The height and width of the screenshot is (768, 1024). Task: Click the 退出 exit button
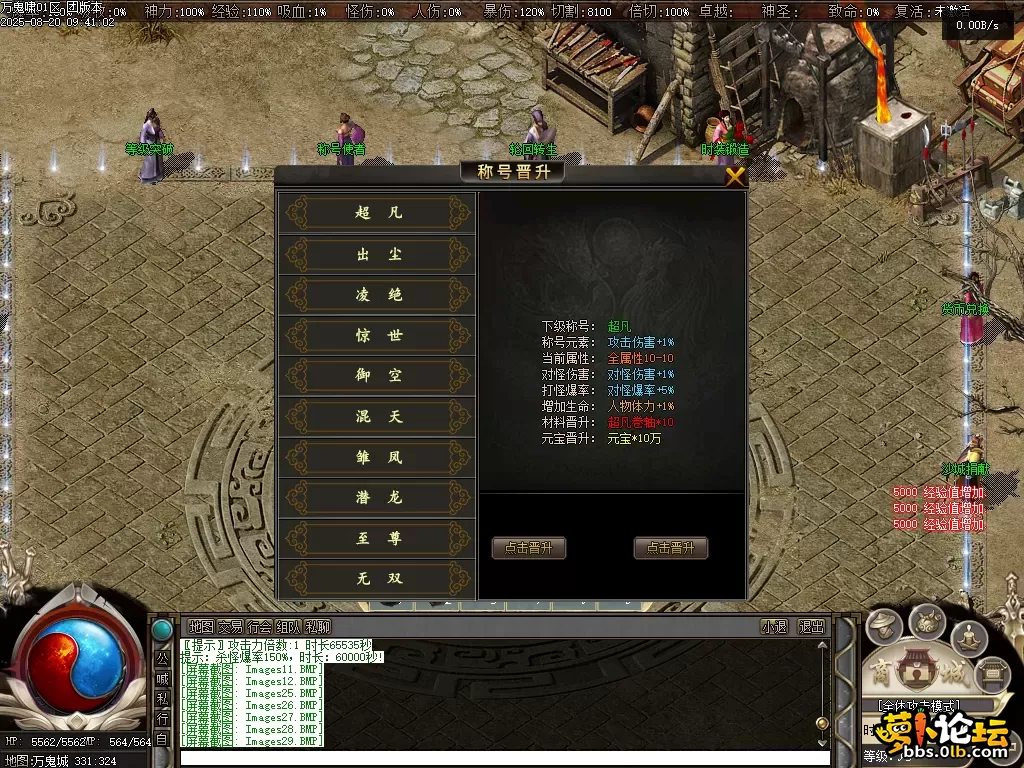(x=811, y=627)
